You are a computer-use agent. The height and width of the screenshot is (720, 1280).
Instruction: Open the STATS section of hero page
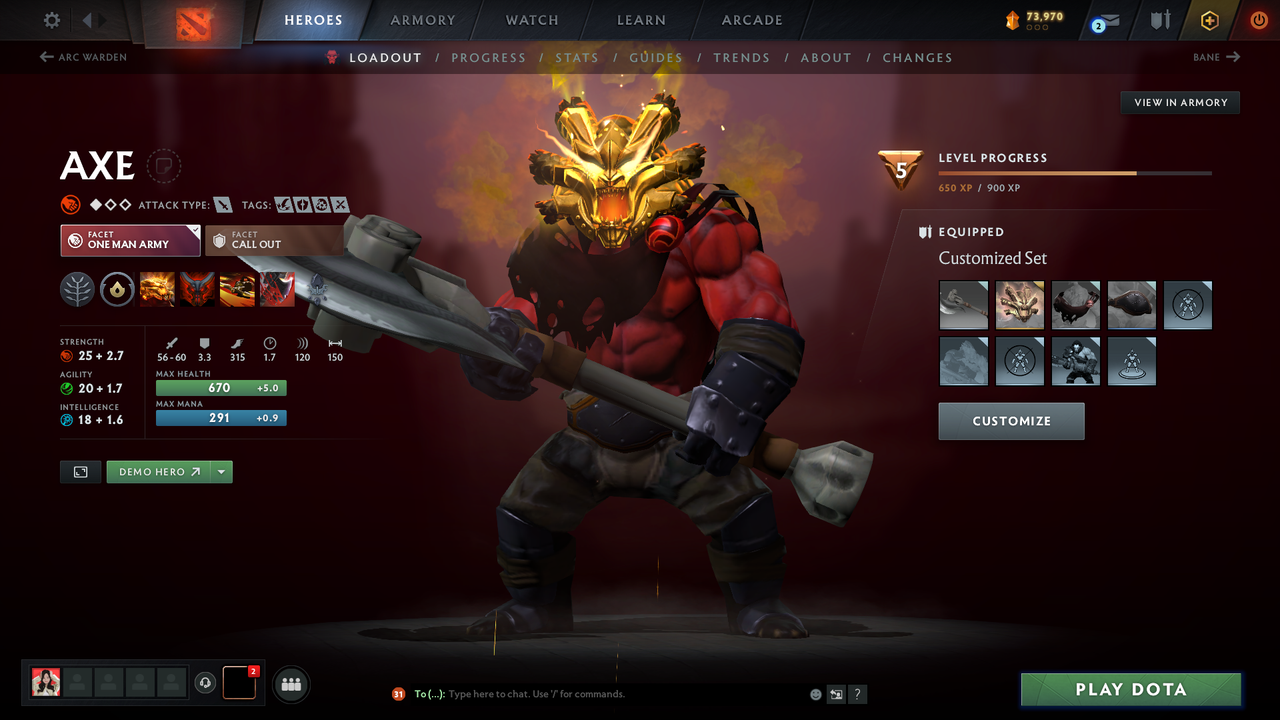(577, 57)
